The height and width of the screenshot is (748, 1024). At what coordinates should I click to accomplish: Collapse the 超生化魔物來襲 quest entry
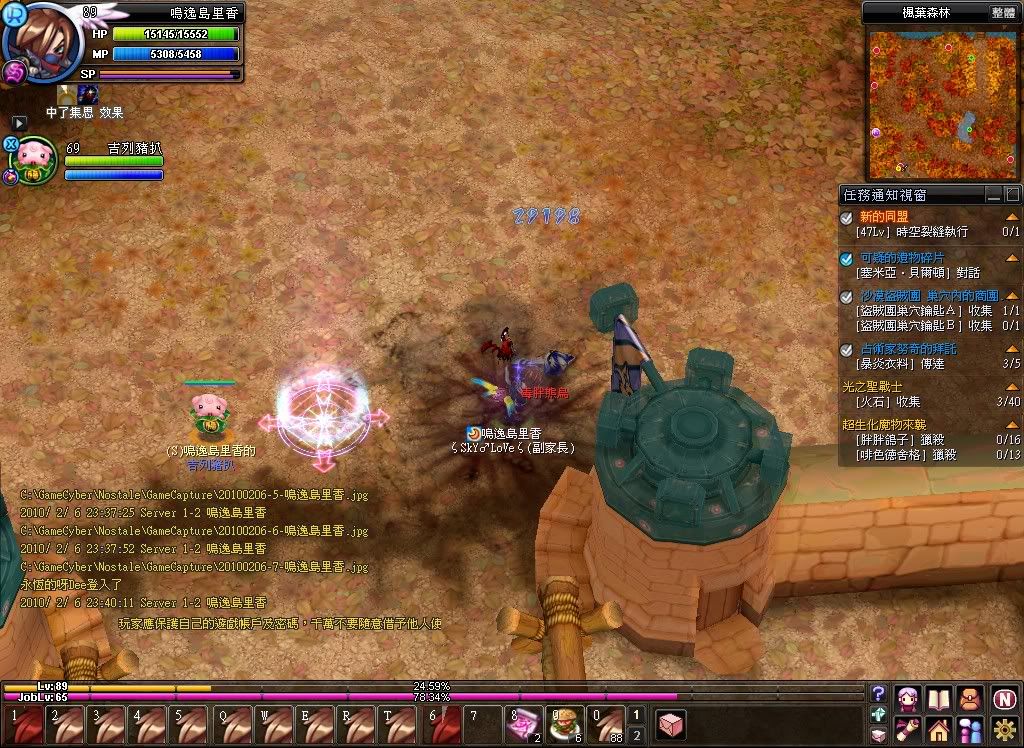1012,425
